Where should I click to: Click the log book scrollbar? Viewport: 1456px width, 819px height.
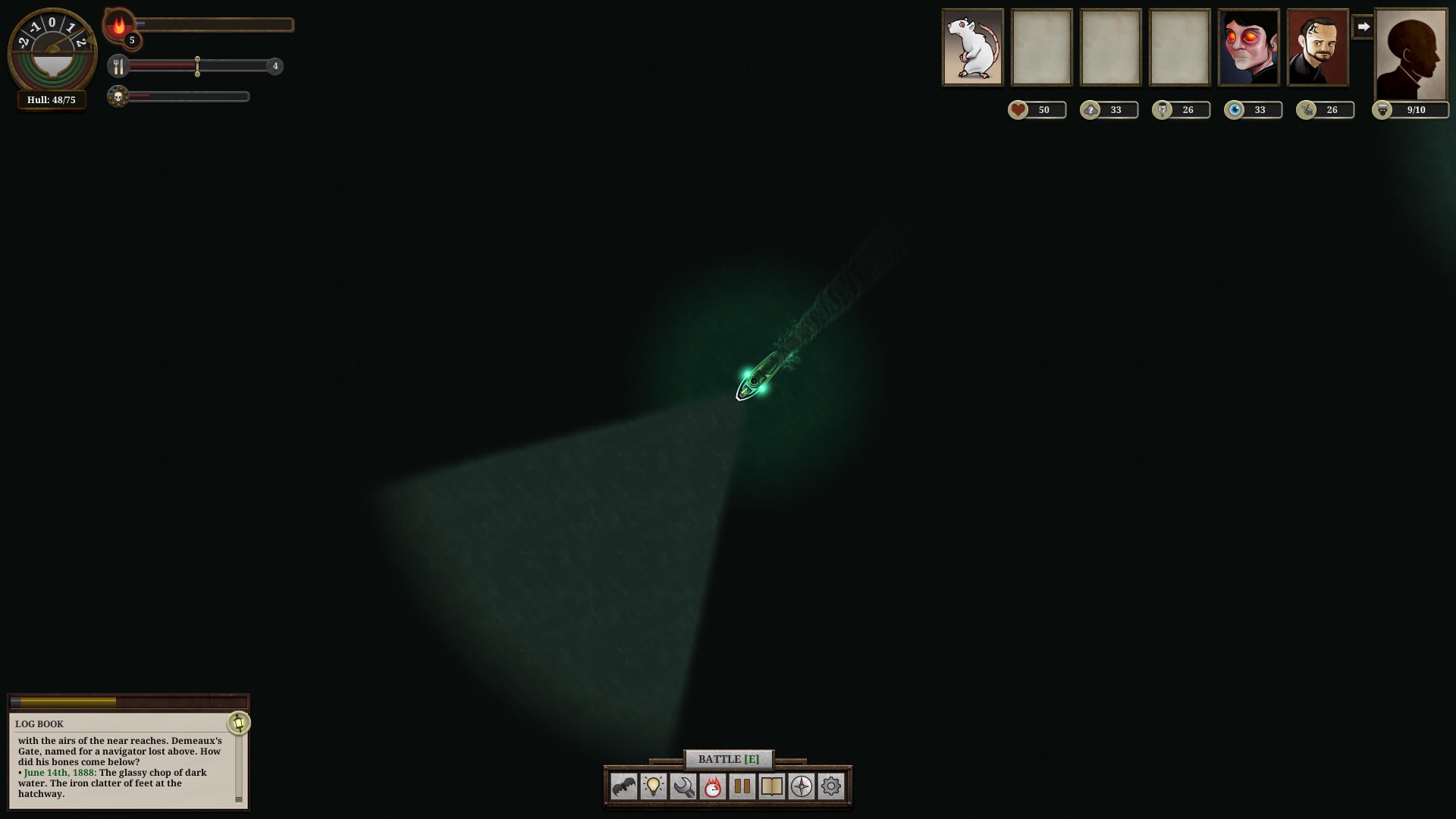tap(239, 766)
